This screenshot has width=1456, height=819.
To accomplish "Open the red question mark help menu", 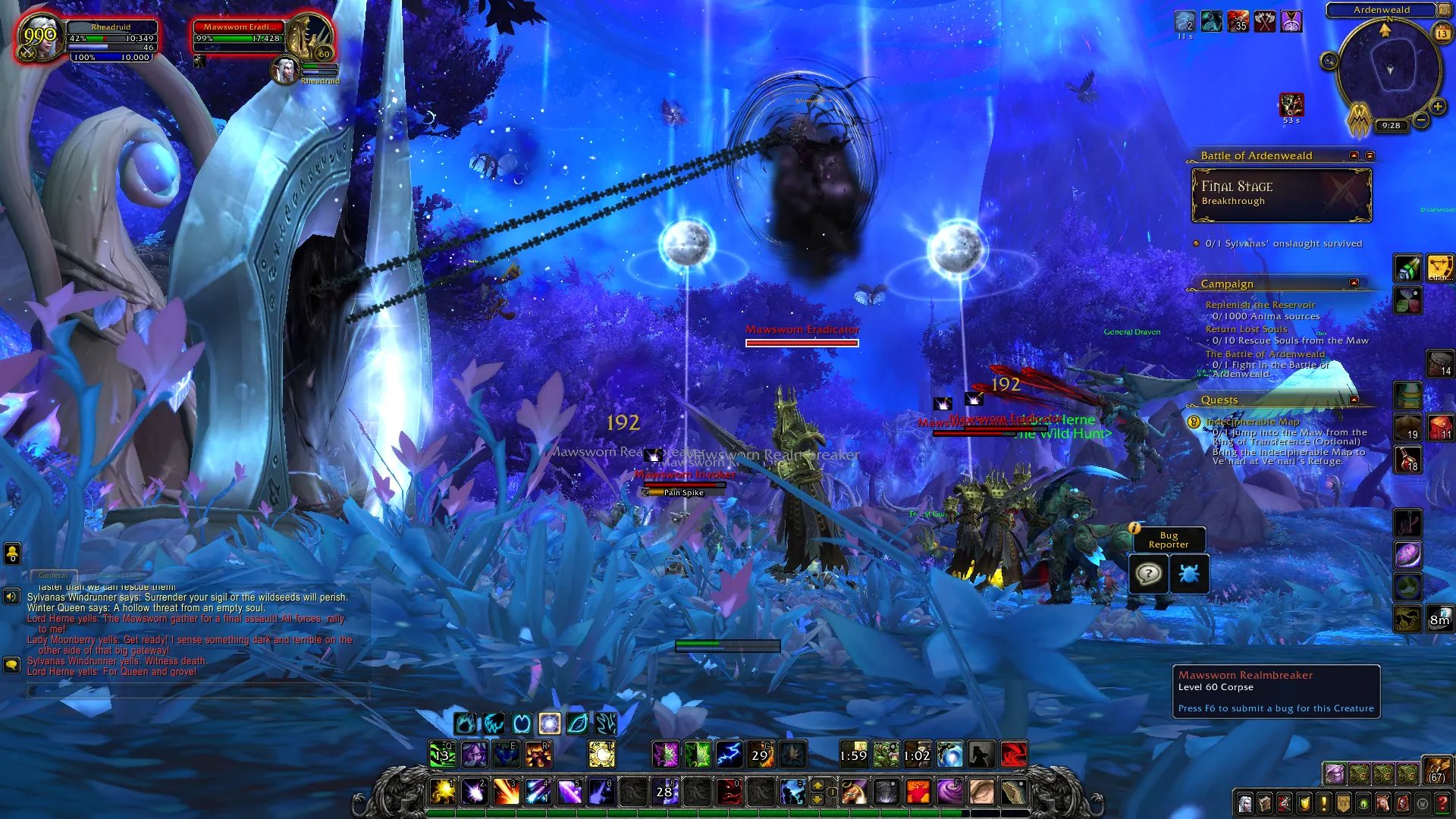I will pos(1442,804).
